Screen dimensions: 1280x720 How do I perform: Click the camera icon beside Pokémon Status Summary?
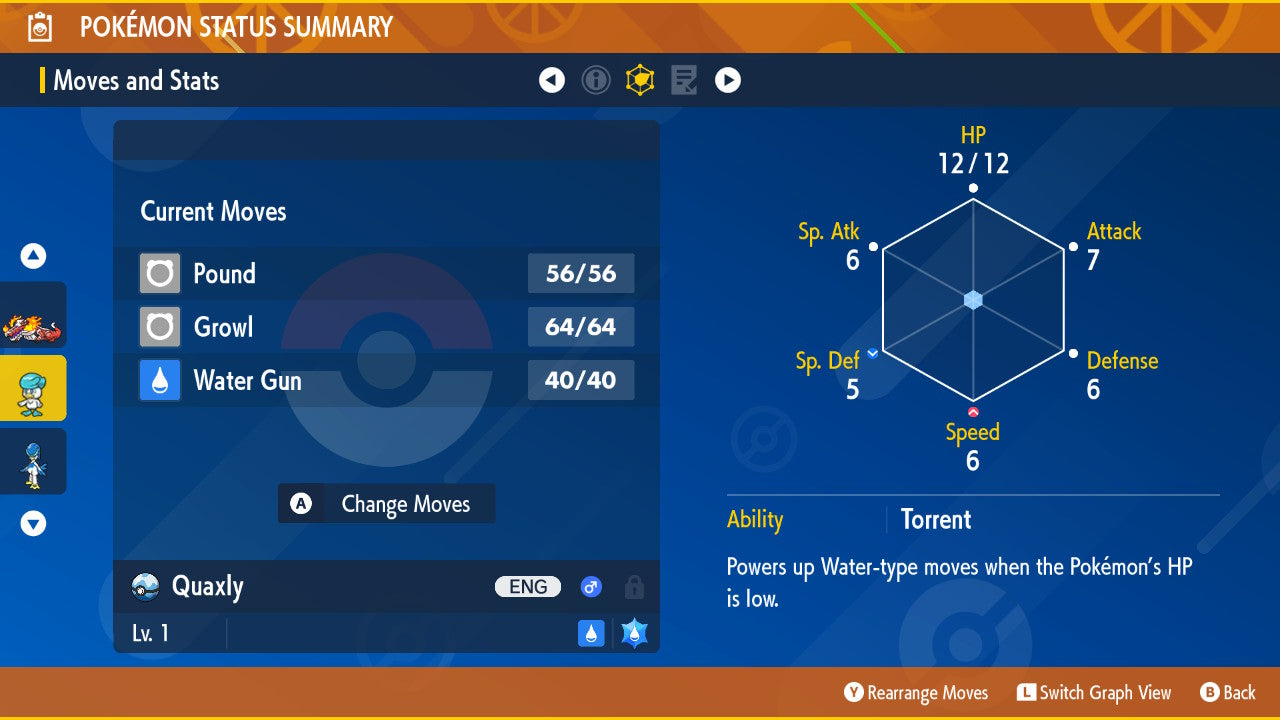tap(38, 25)
